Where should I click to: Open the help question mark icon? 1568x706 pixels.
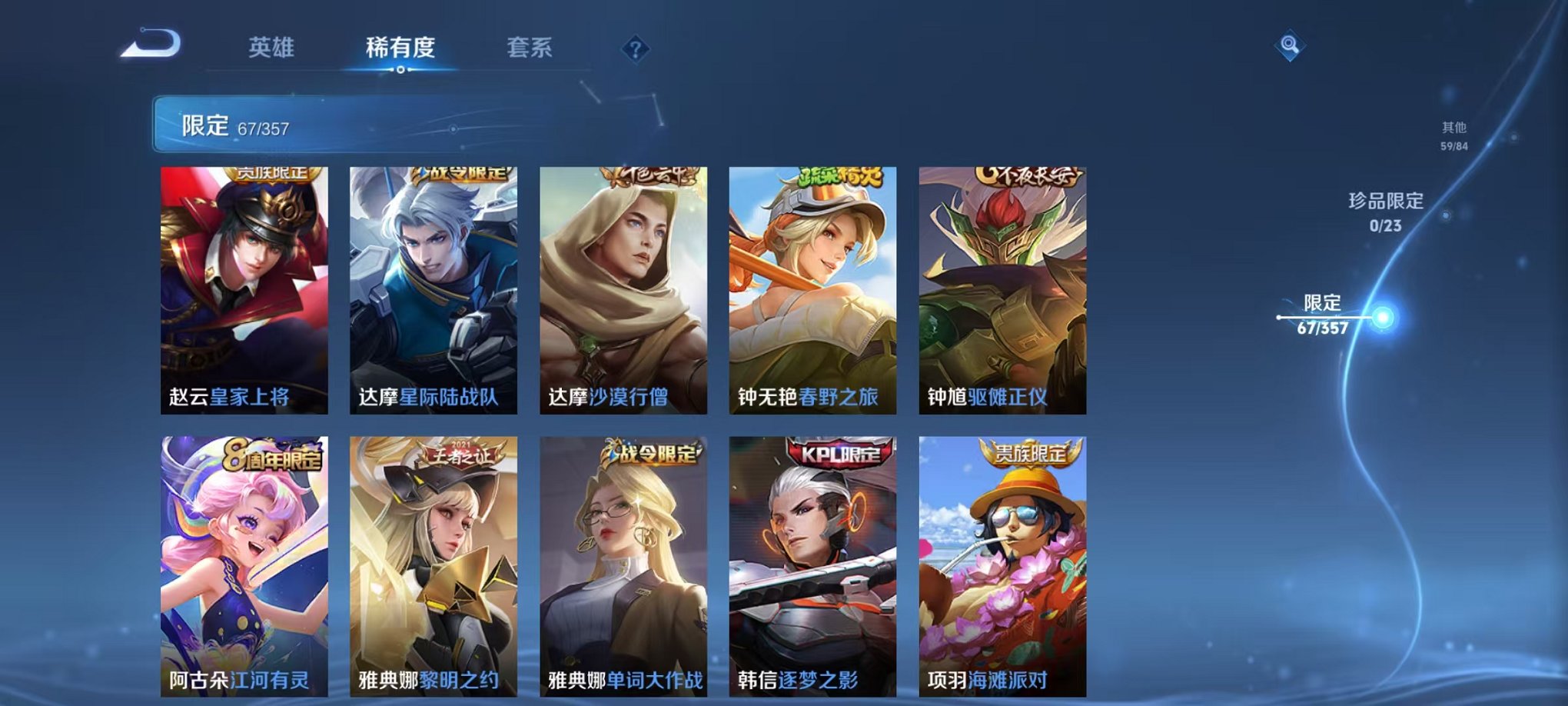coord(633,50)
